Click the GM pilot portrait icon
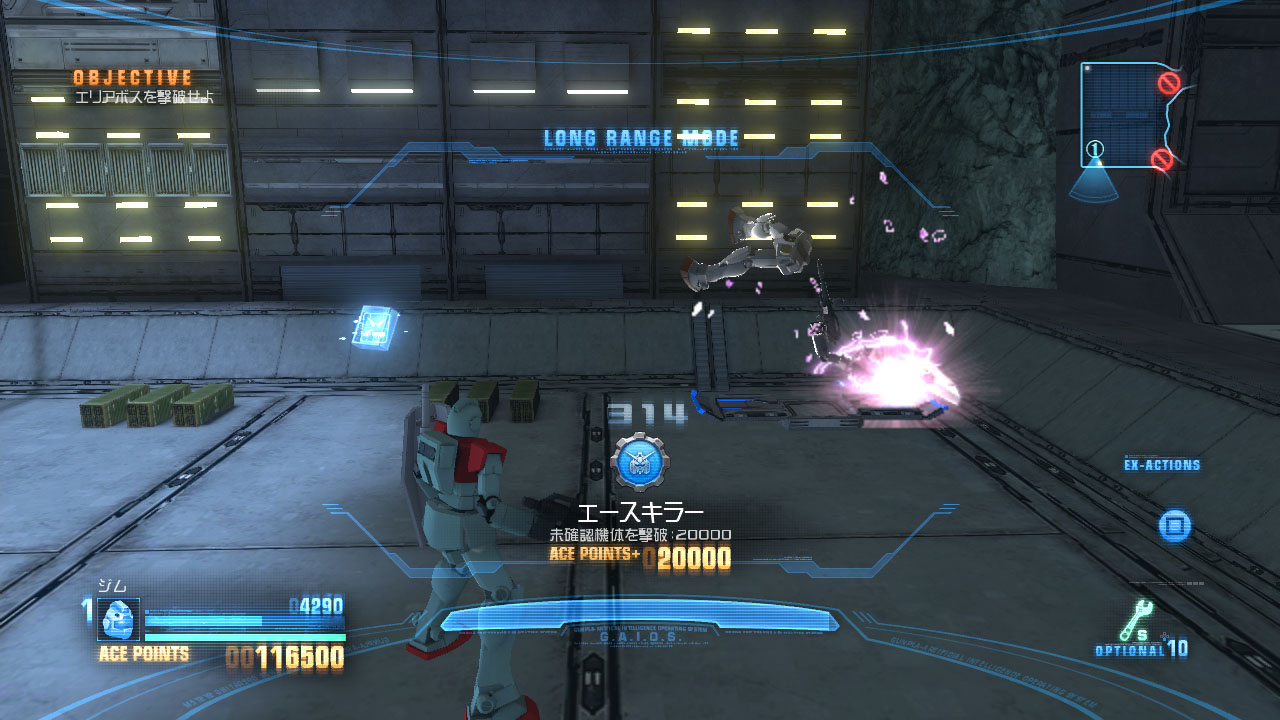This screenshot has width=1280, height=720. coord(118,619)
